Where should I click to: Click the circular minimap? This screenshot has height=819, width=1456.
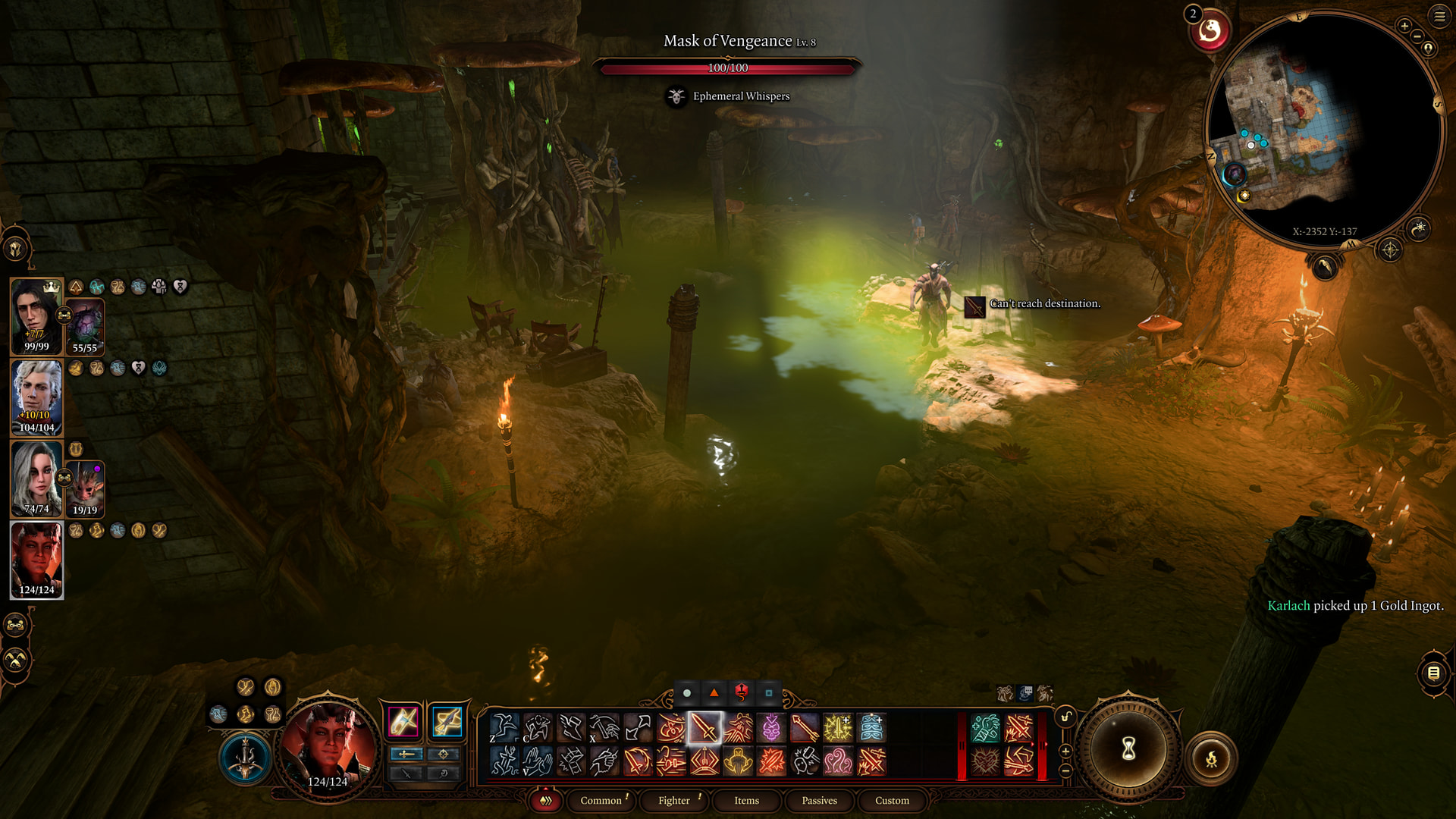tap(1323, 129)
